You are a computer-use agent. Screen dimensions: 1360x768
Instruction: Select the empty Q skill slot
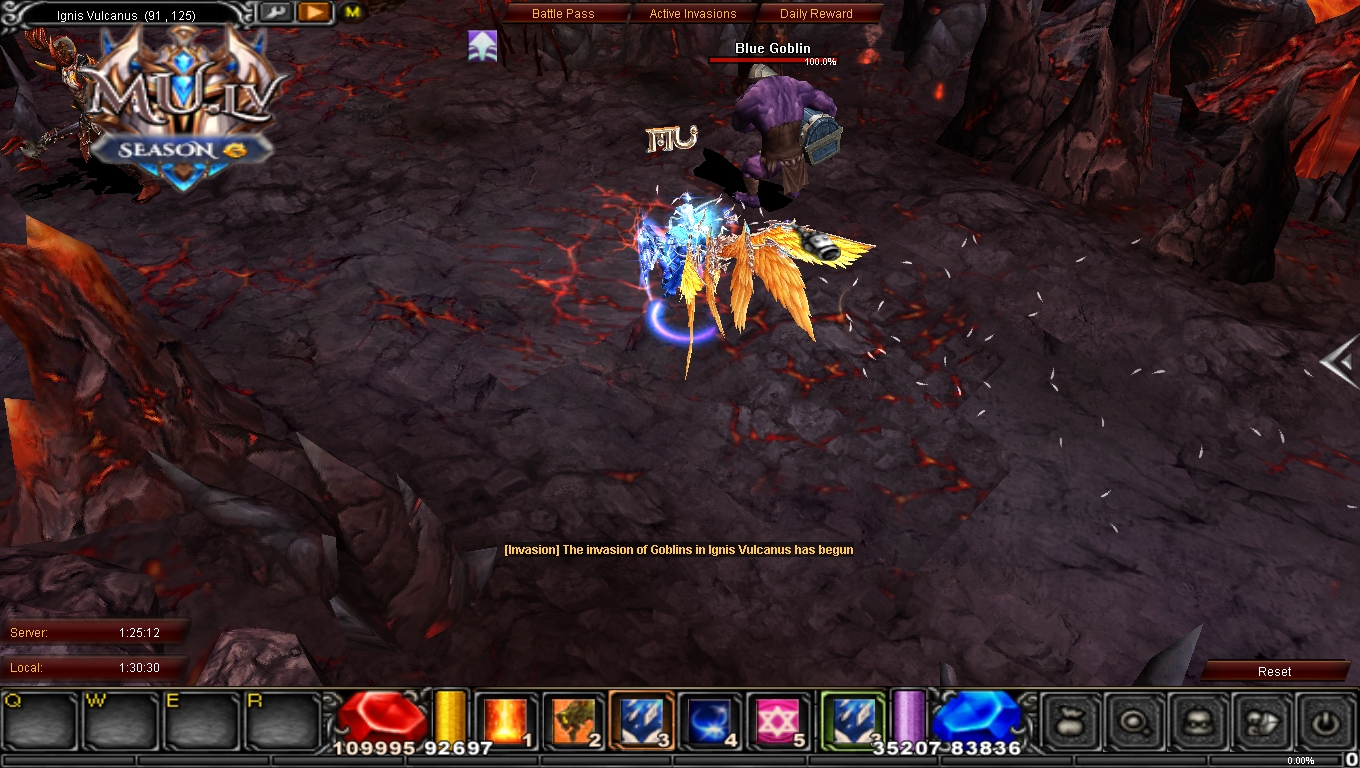pos(37,722)
